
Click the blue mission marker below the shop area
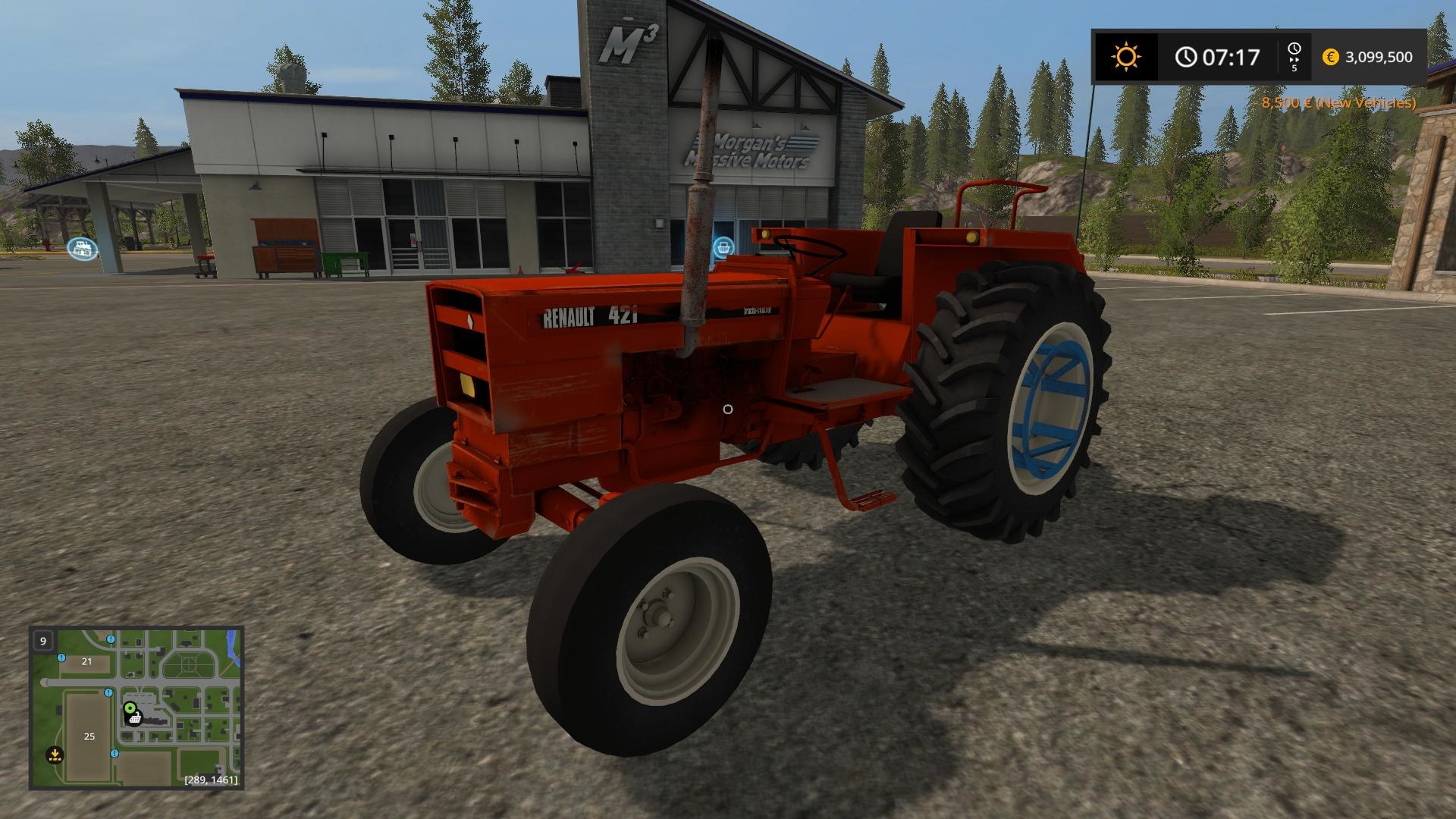115,754
